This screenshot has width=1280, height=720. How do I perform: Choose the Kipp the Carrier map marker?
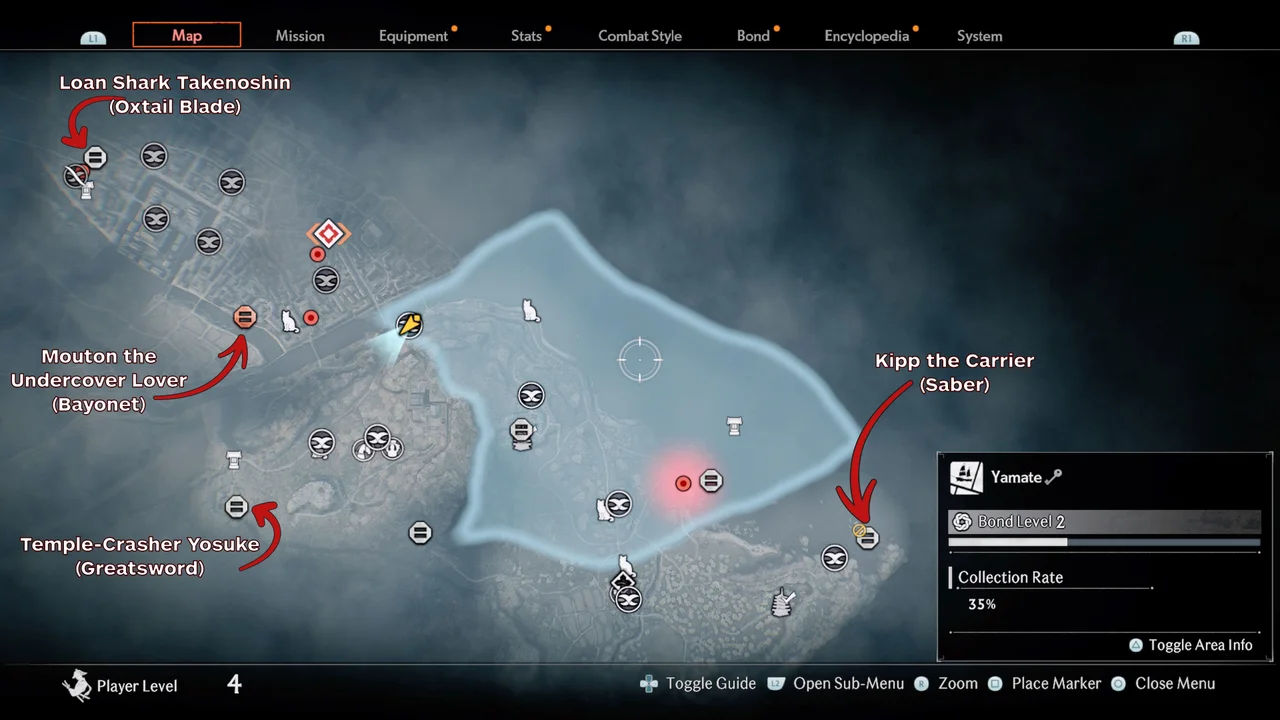pos(867,537)
